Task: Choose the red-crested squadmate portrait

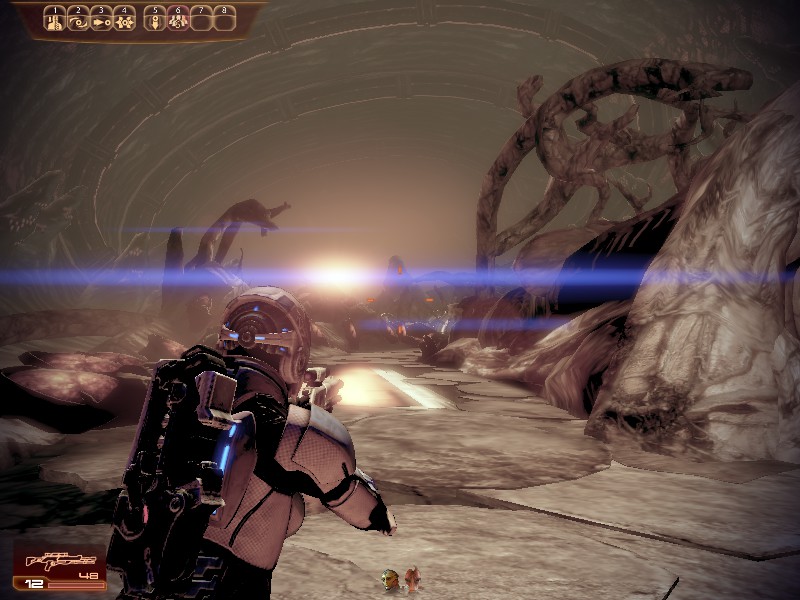Action: tap(411, 578)
